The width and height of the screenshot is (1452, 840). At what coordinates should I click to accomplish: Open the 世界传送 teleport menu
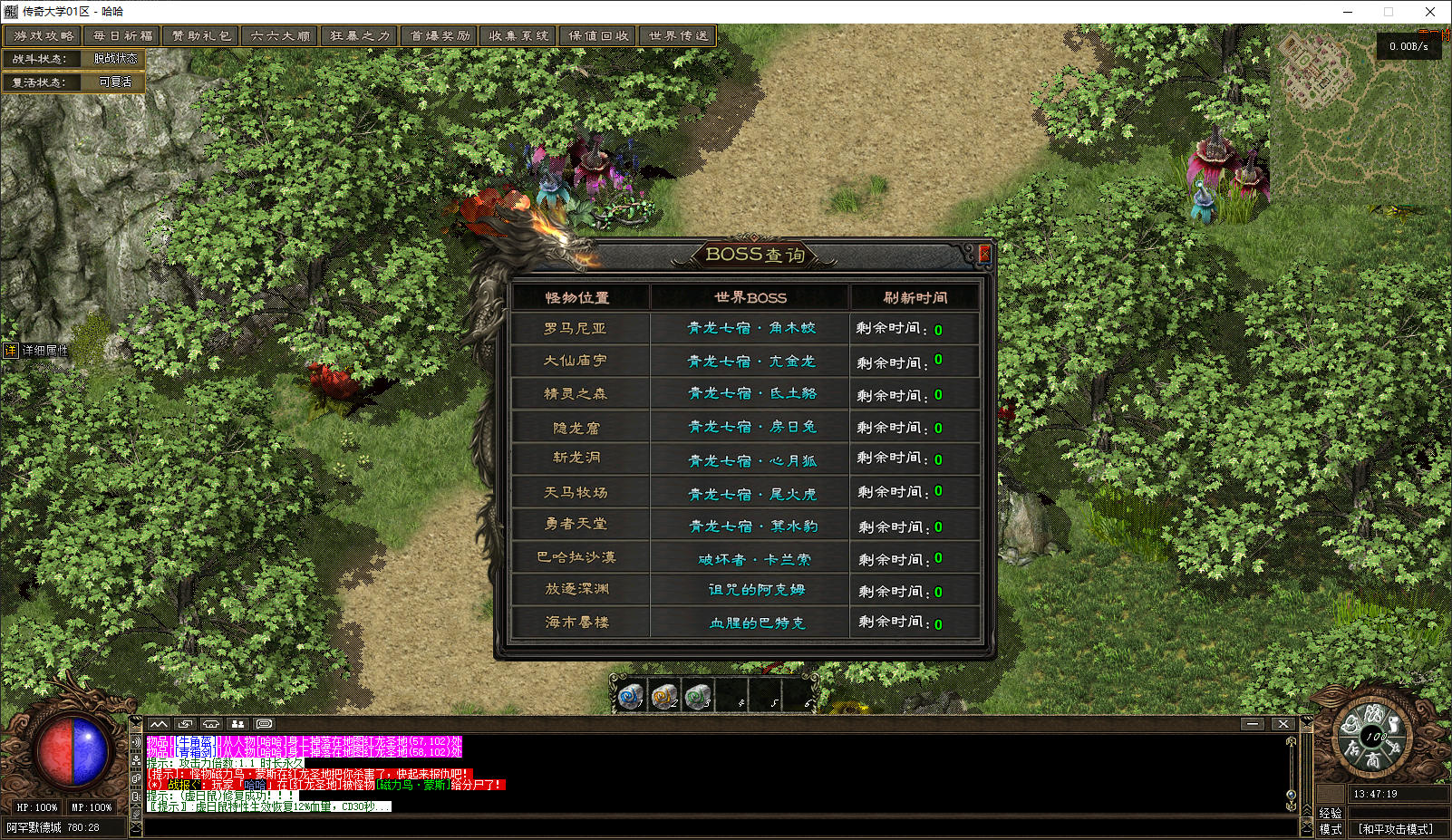(x=678, y=36)
